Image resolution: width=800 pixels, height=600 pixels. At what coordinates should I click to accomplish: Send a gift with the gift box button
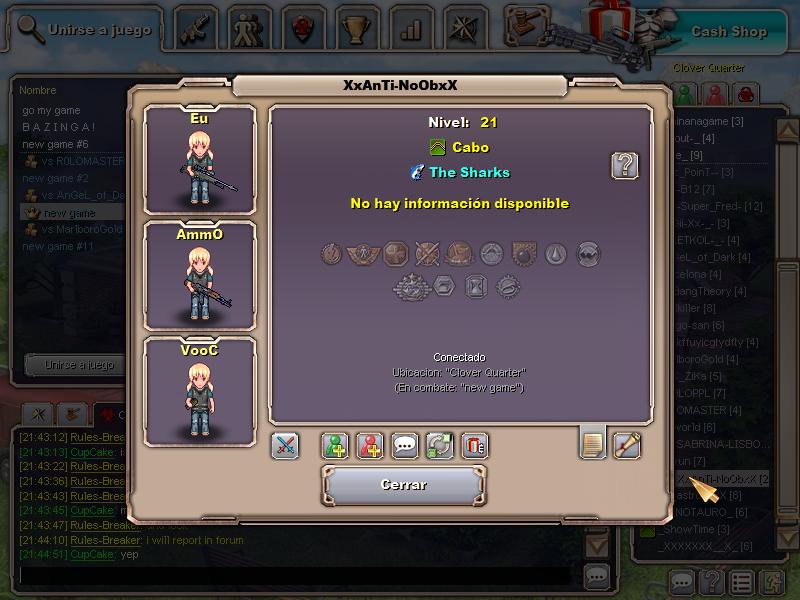[x=475, y=446]
